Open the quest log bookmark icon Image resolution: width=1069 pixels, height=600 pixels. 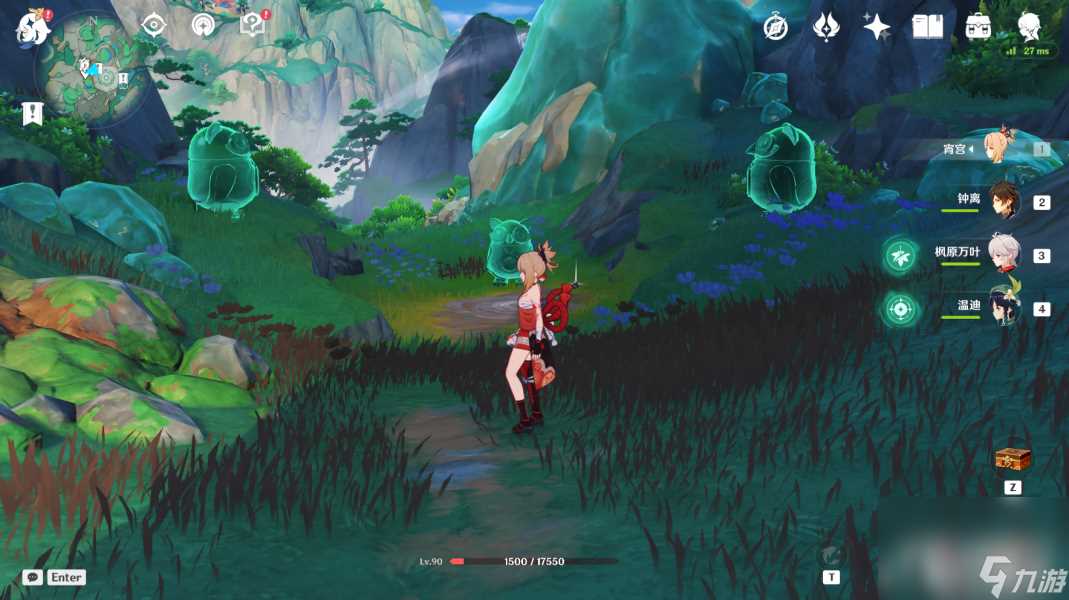33,113
